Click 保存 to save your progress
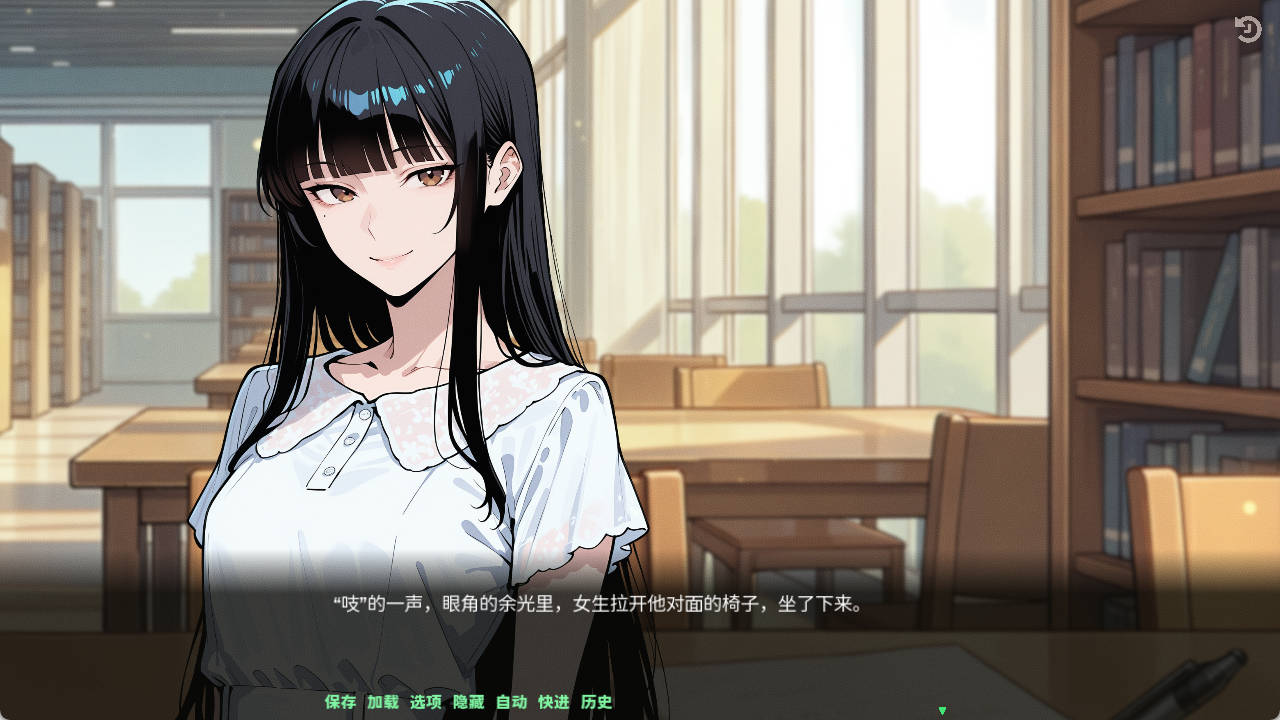The height and width of the screenshot is (720, 1280). pos(340,703)
